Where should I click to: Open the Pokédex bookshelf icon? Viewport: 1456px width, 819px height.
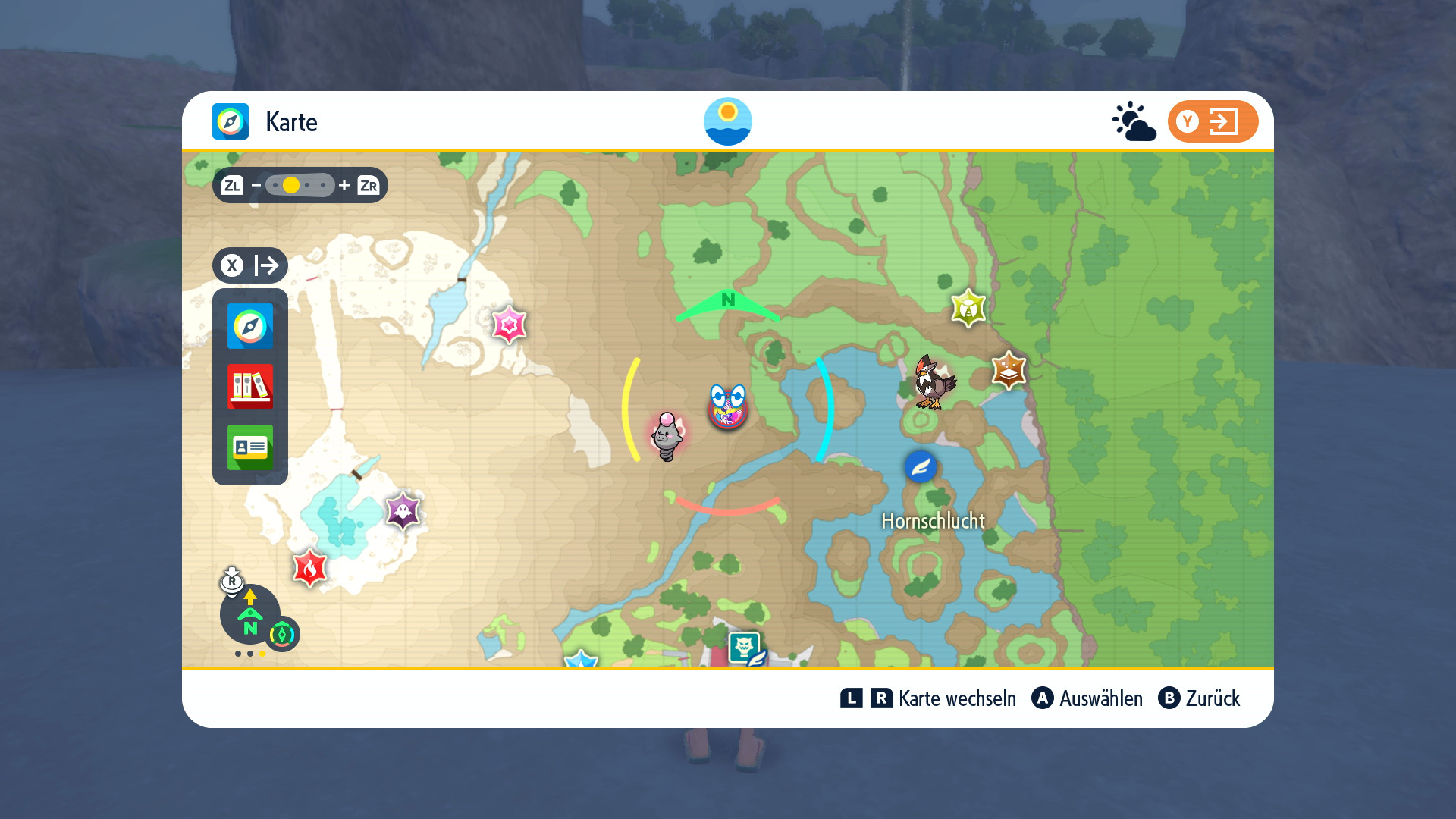coord(250,387)
